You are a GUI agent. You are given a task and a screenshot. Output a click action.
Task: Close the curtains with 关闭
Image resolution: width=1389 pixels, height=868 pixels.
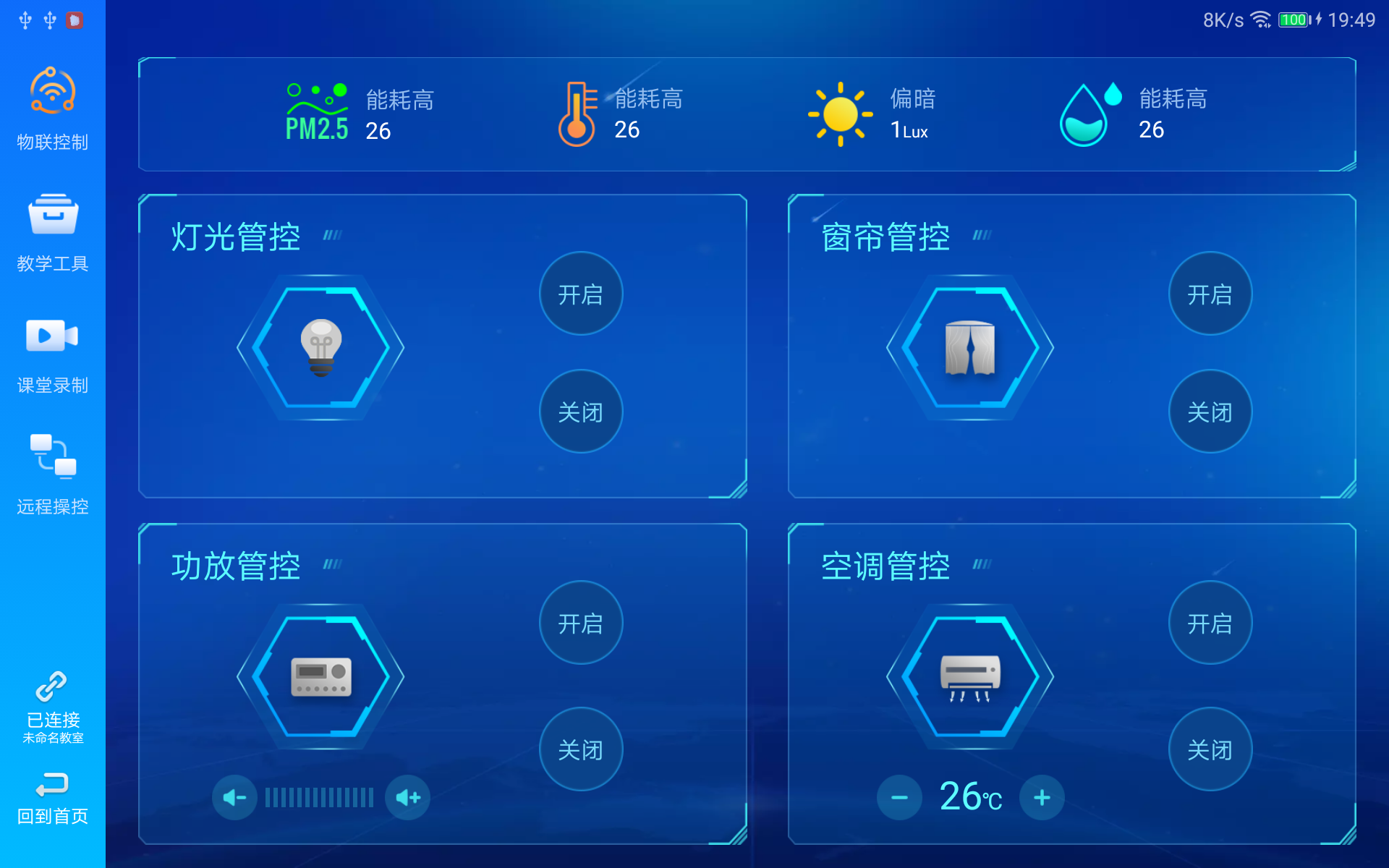(1210, 411)
